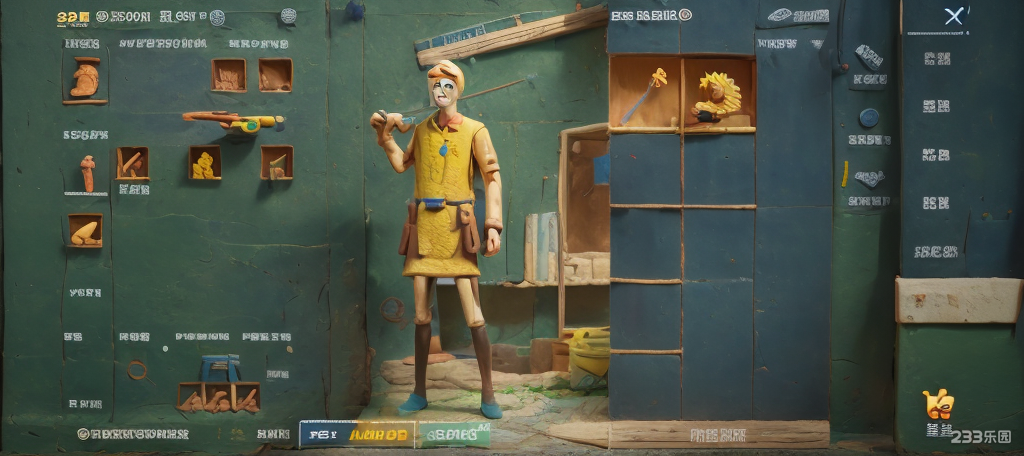This screenshot has width=1024, height=456.
Task: Choose the tan wedge item slot
Action: click(x=85, y=231)
